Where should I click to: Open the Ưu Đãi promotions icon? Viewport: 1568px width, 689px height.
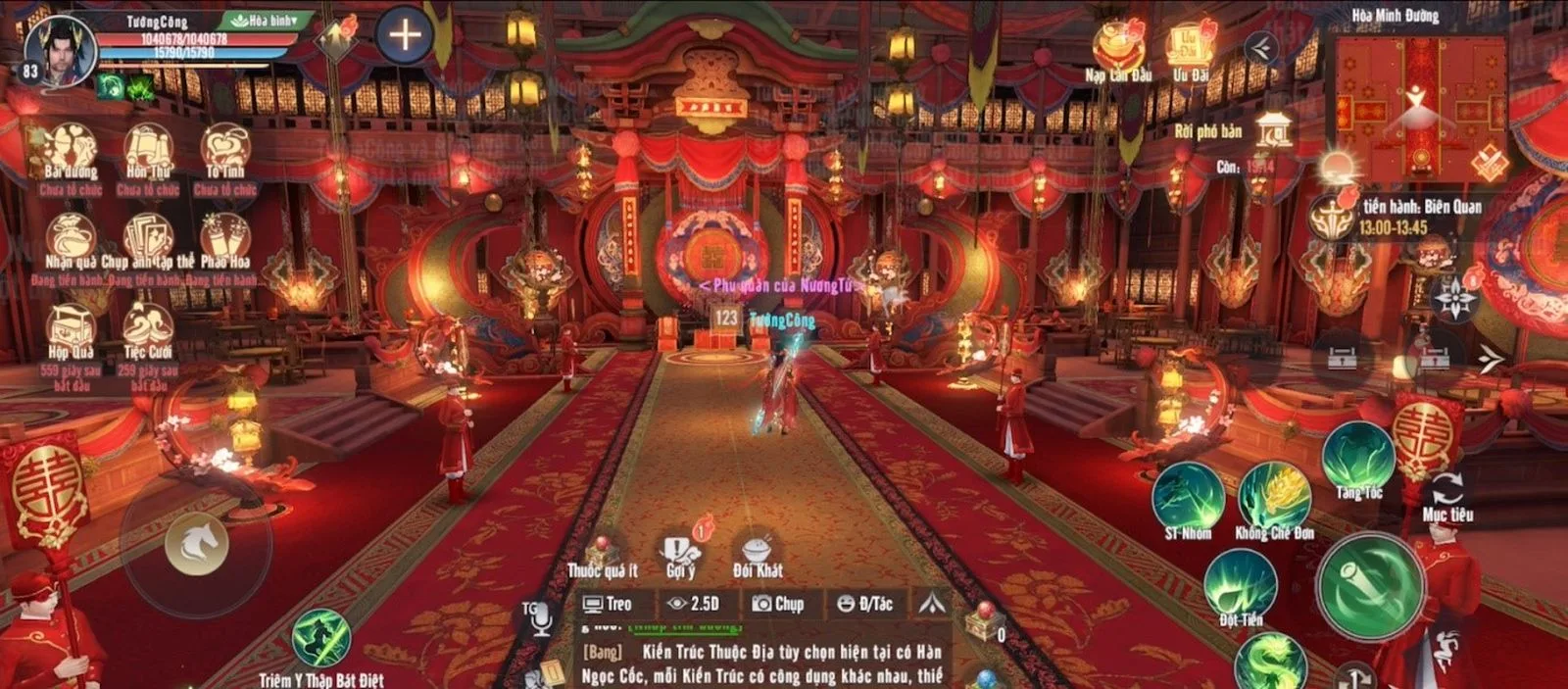point(1191,47)
